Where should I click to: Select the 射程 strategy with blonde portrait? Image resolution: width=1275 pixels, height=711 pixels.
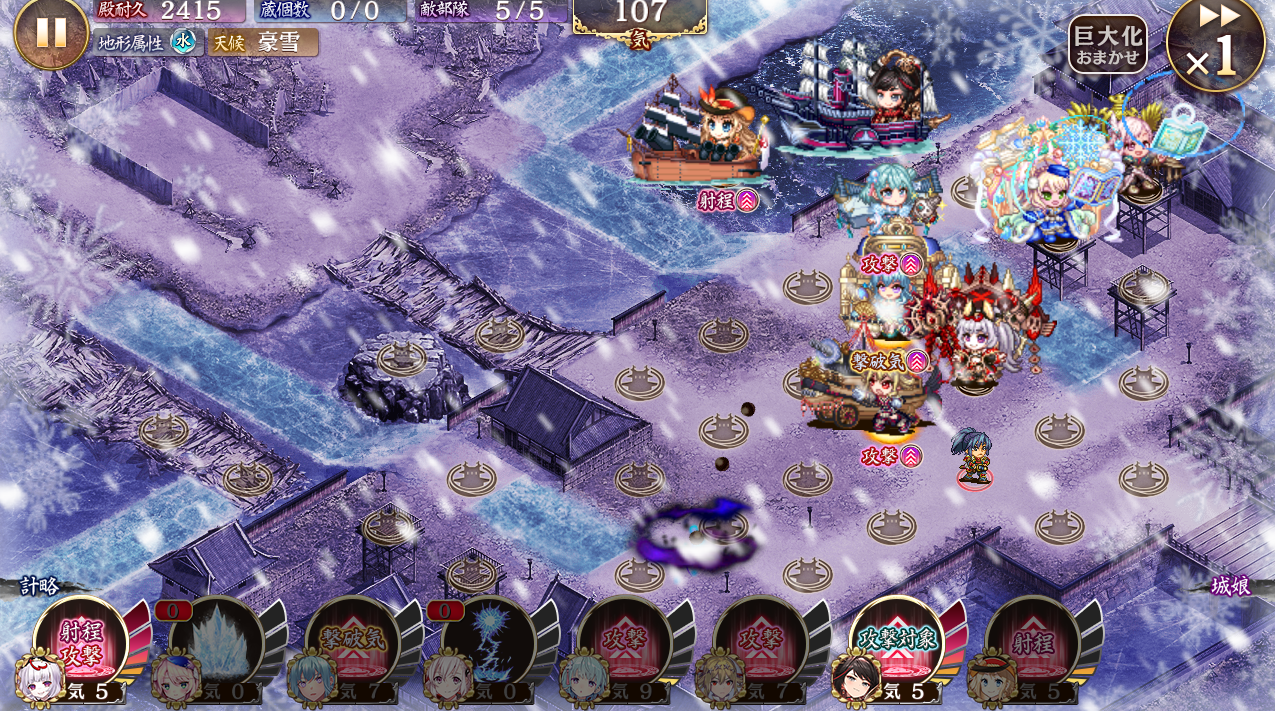tap(1032, 642)
